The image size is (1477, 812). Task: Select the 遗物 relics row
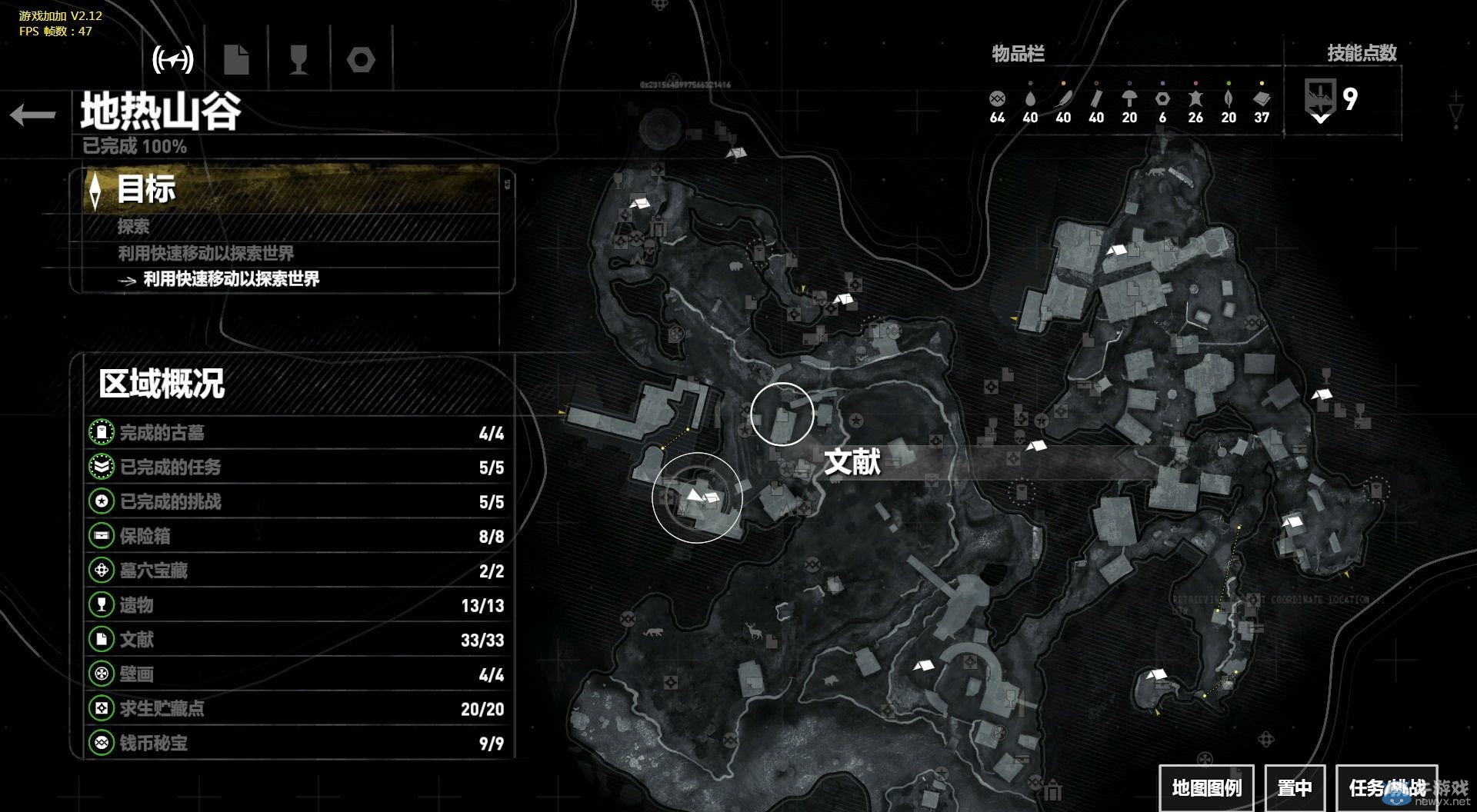pos(297,605)
